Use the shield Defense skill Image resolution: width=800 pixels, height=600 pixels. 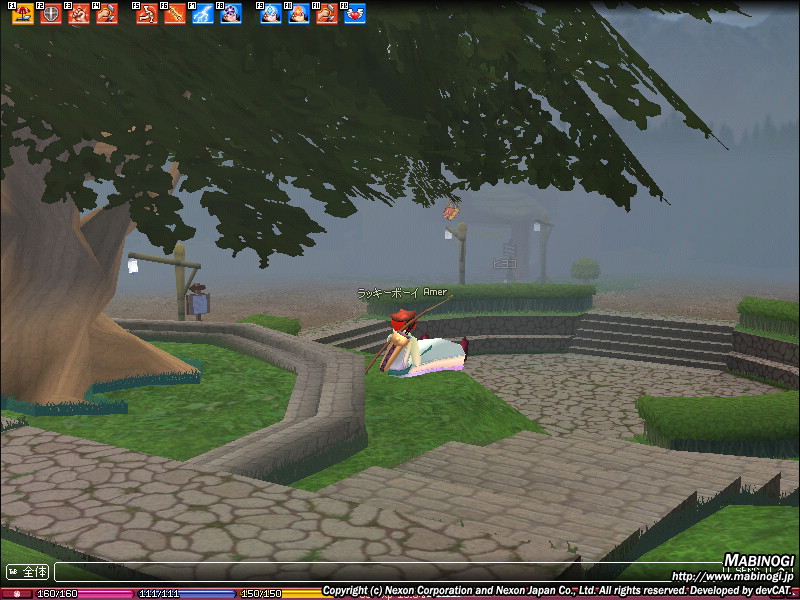coord(51,14)
